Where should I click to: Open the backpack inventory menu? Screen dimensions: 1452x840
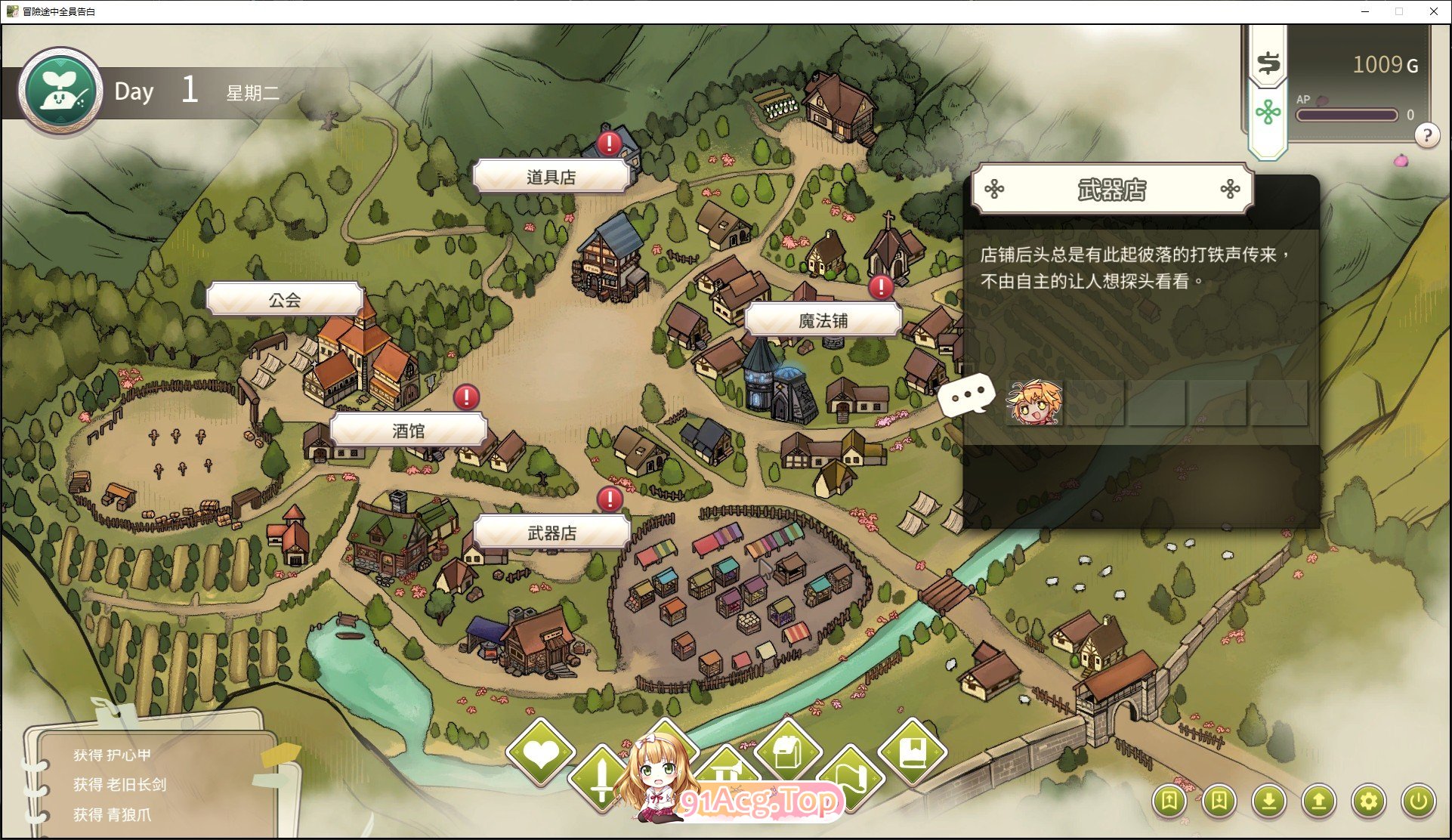[786, 751]
